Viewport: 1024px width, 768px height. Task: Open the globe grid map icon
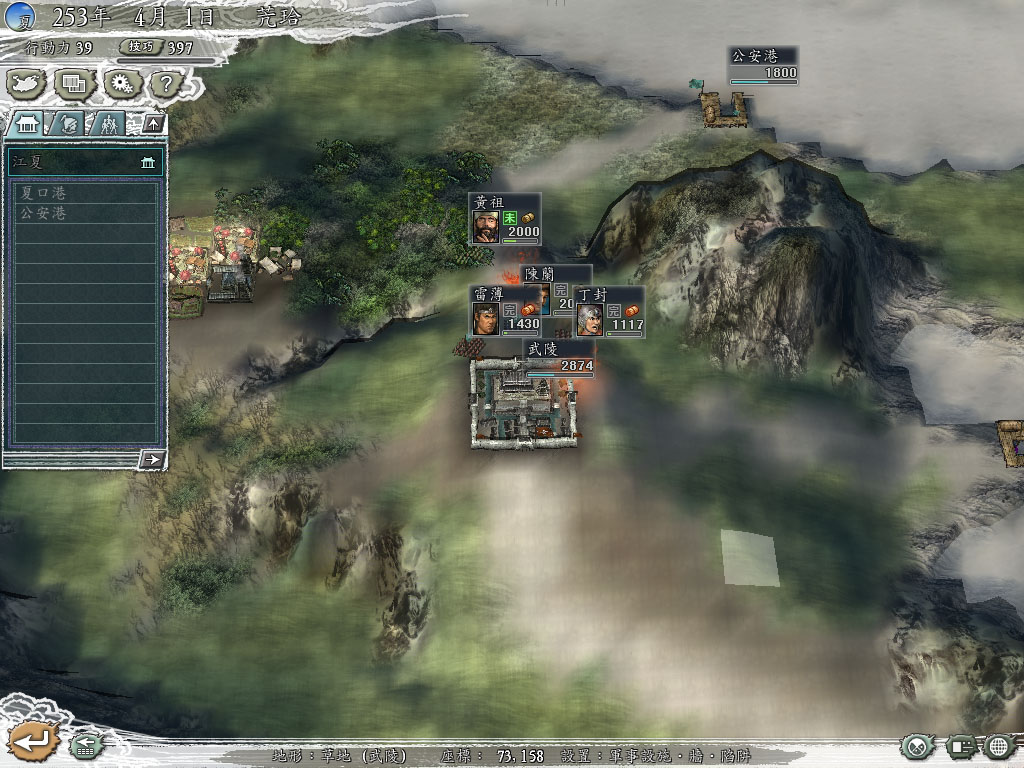1000,746
